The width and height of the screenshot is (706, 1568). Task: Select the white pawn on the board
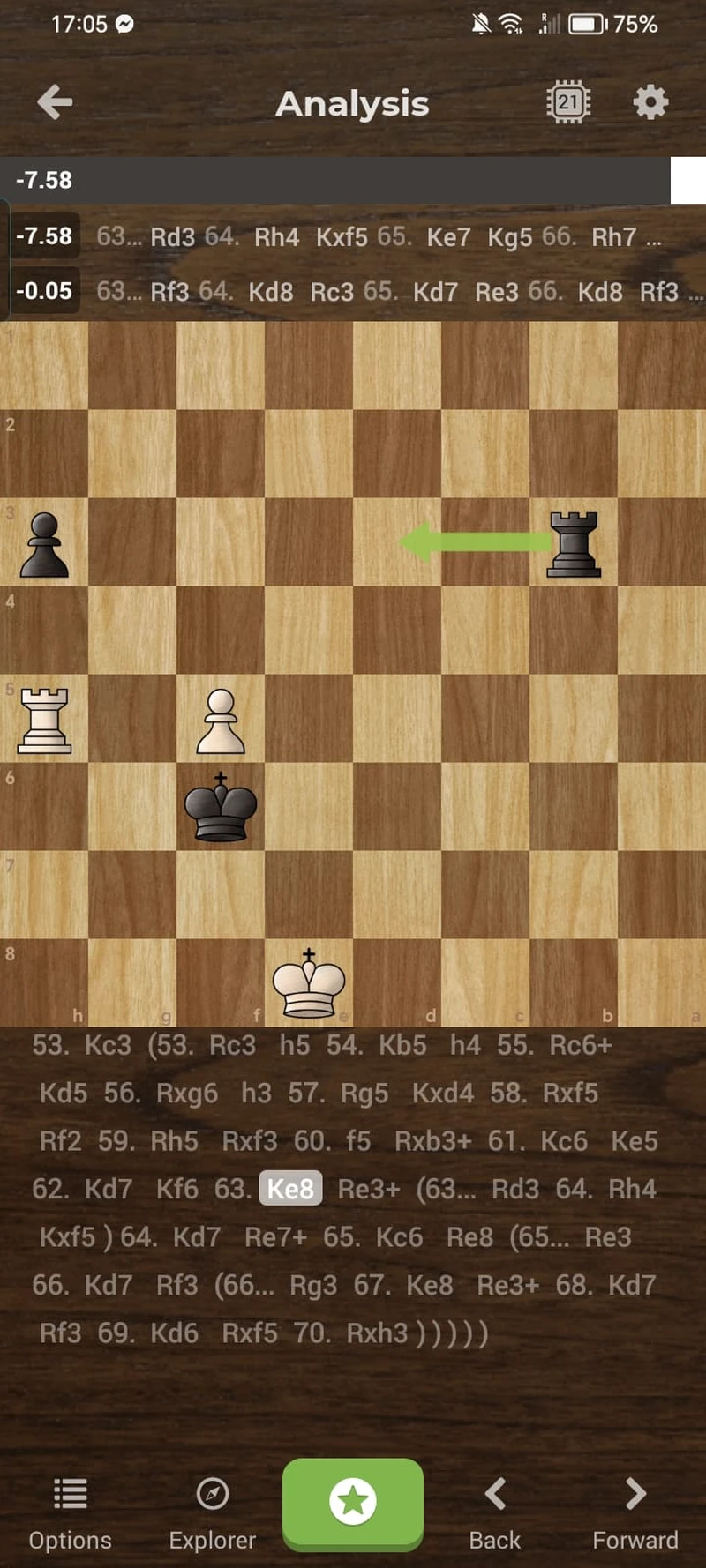[221, 720]
